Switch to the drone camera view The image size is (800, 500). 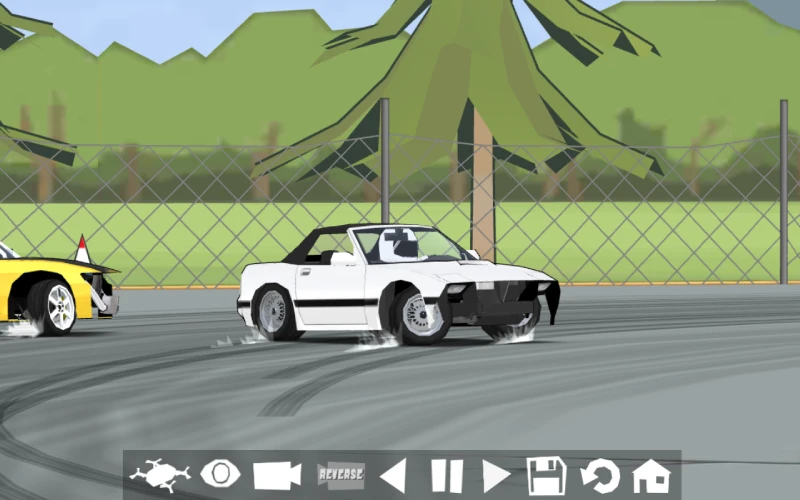[x=160, y=475]
